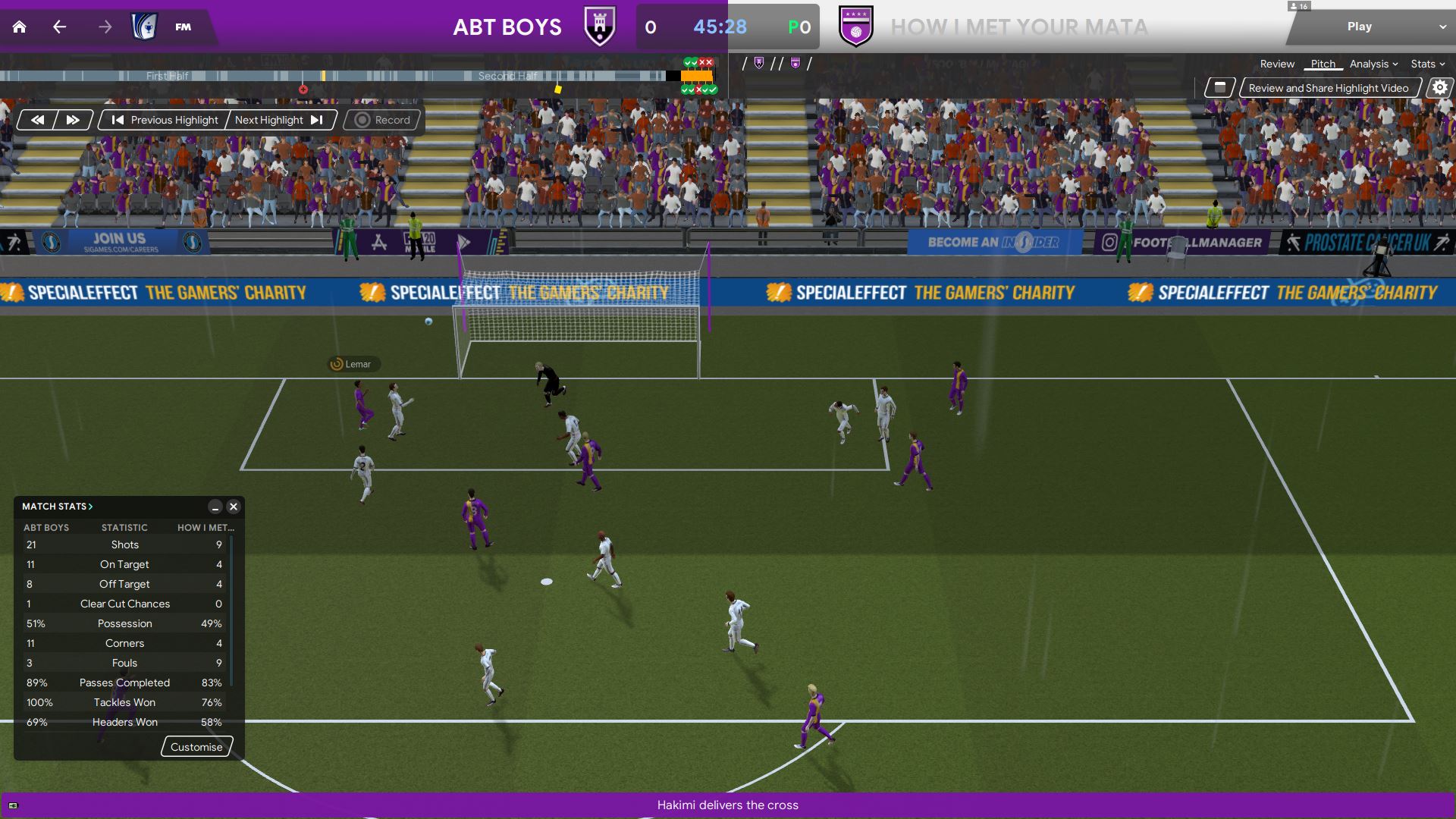The width and height of the screenshot is (1456, 819).
Task: Open Review and Share Highlight Video
Action: (1328, 88)
